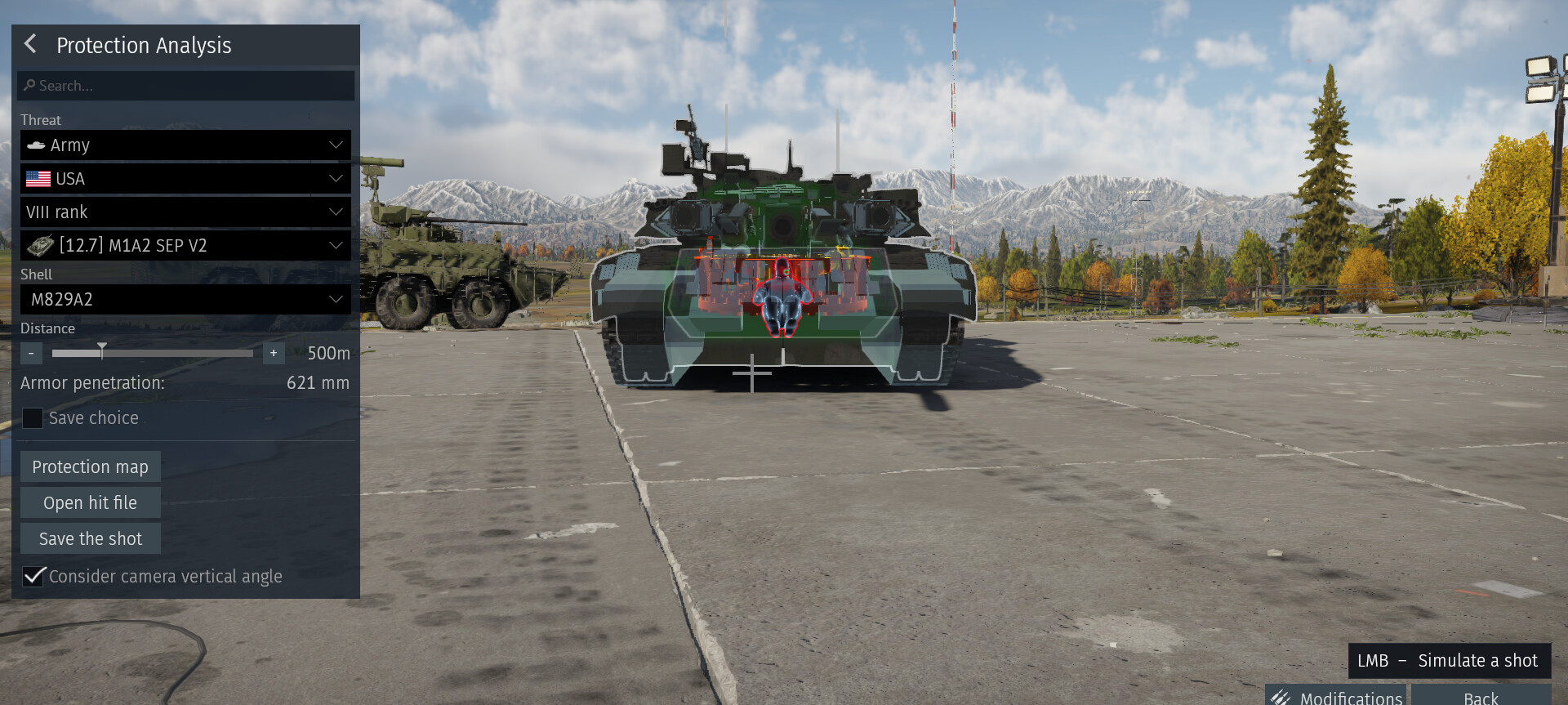
Task: Go back using the arrow beside Protection Analysis
Action: [x=31, y=44]
